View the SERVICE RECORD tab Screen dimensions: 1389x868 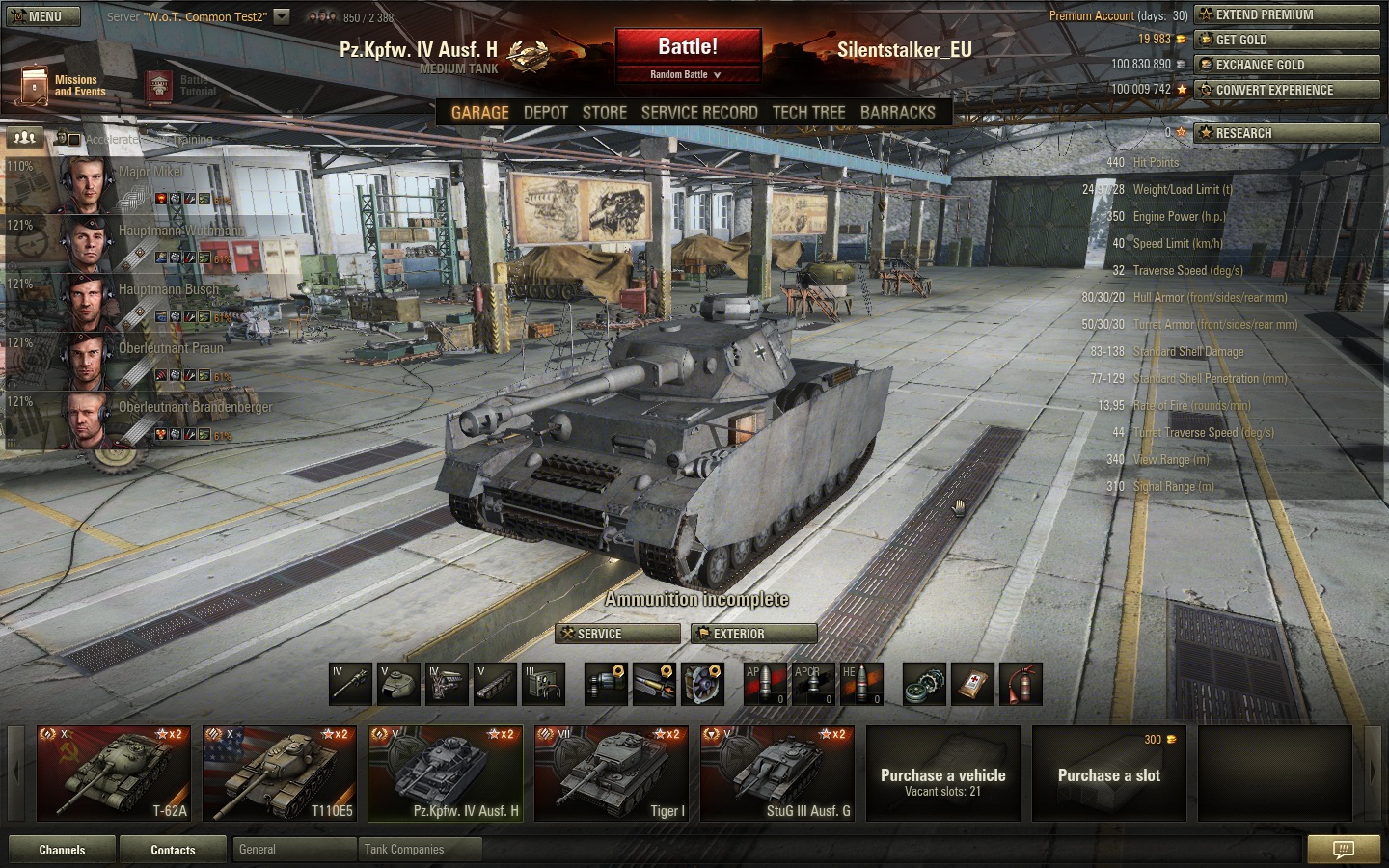coord(699,113)
